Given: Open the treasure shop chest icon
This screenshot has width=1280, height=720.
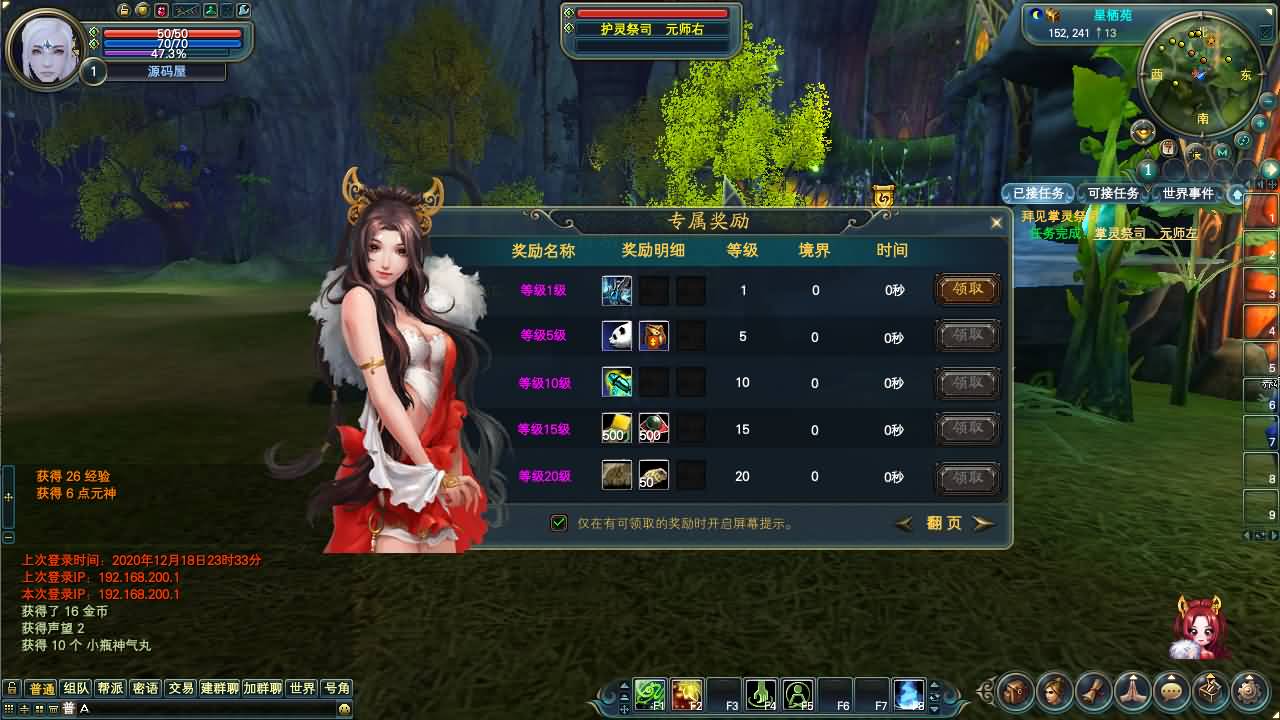Looking at the screenshot, I should [1210, 691].
